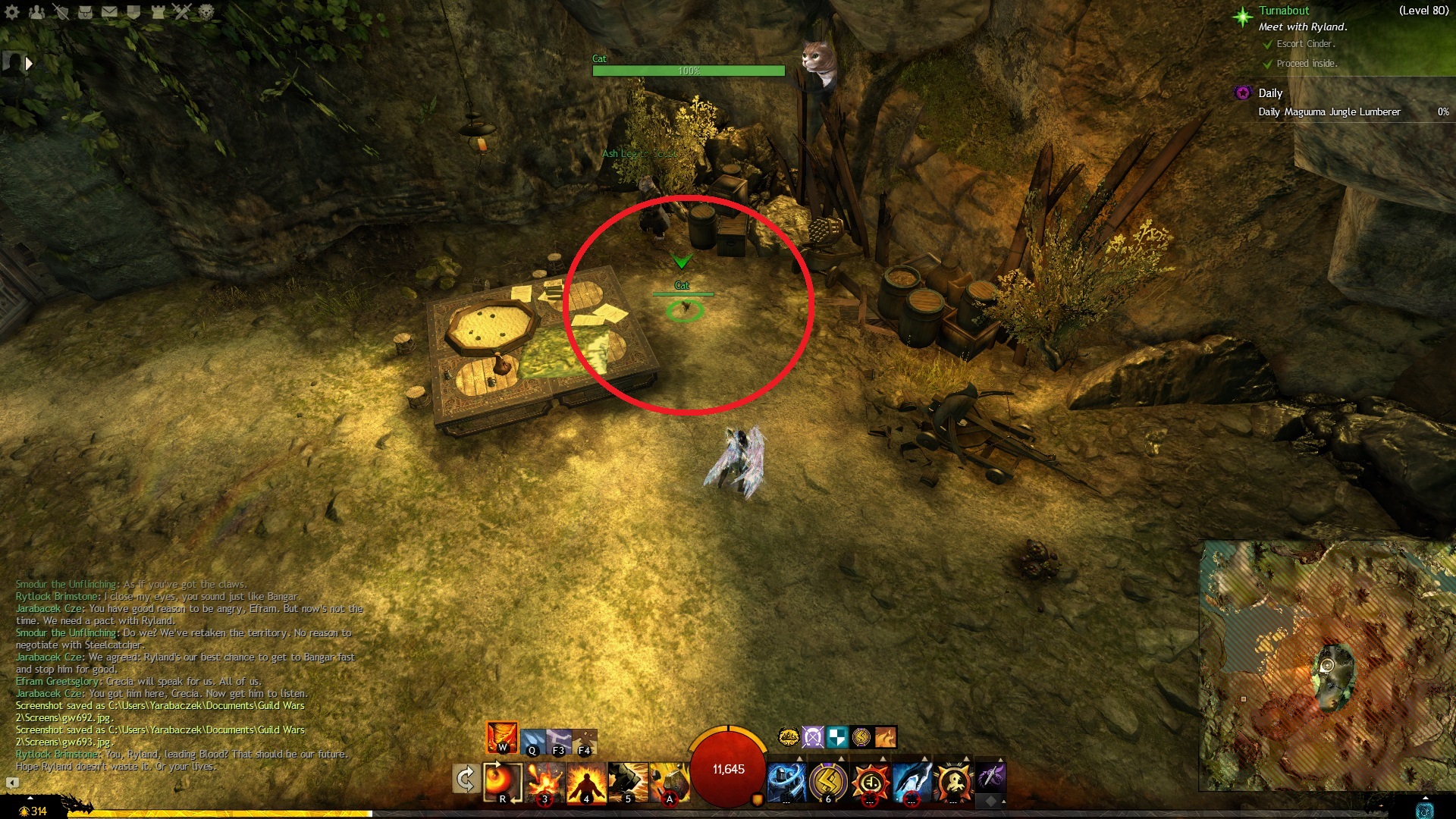Use the burning figure skill in slot four
The height and width of the screenshot is (819, 1456).
586,782
